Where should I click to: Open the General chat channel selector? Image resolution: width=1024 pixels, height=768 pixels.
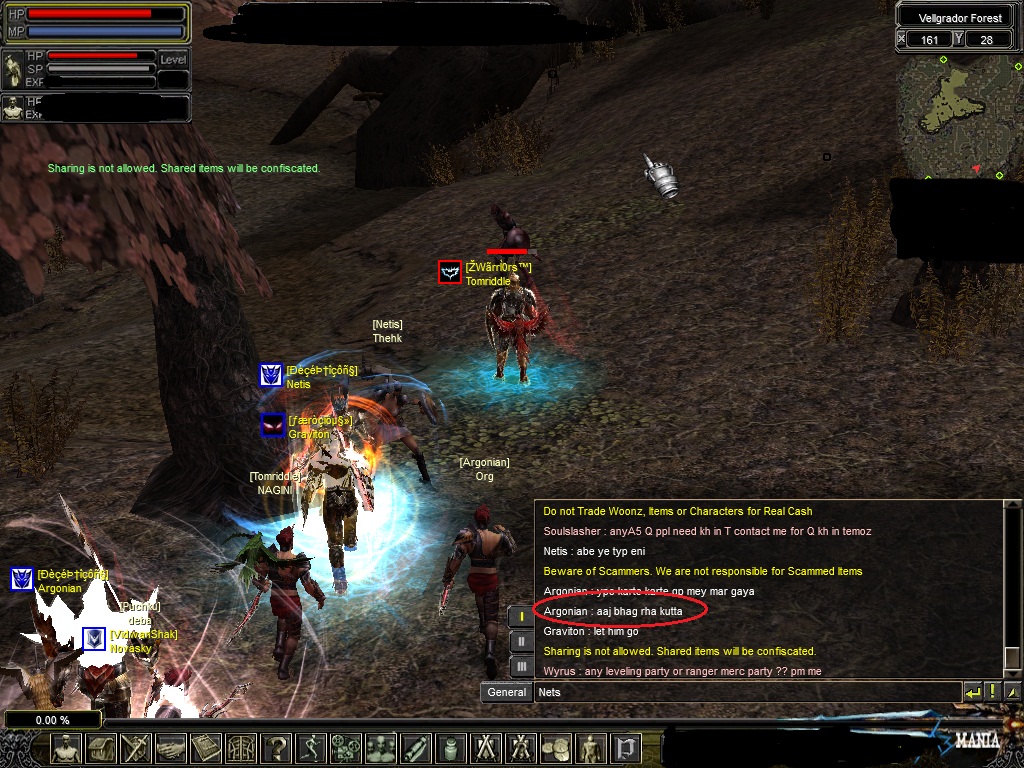click(507, 692)
